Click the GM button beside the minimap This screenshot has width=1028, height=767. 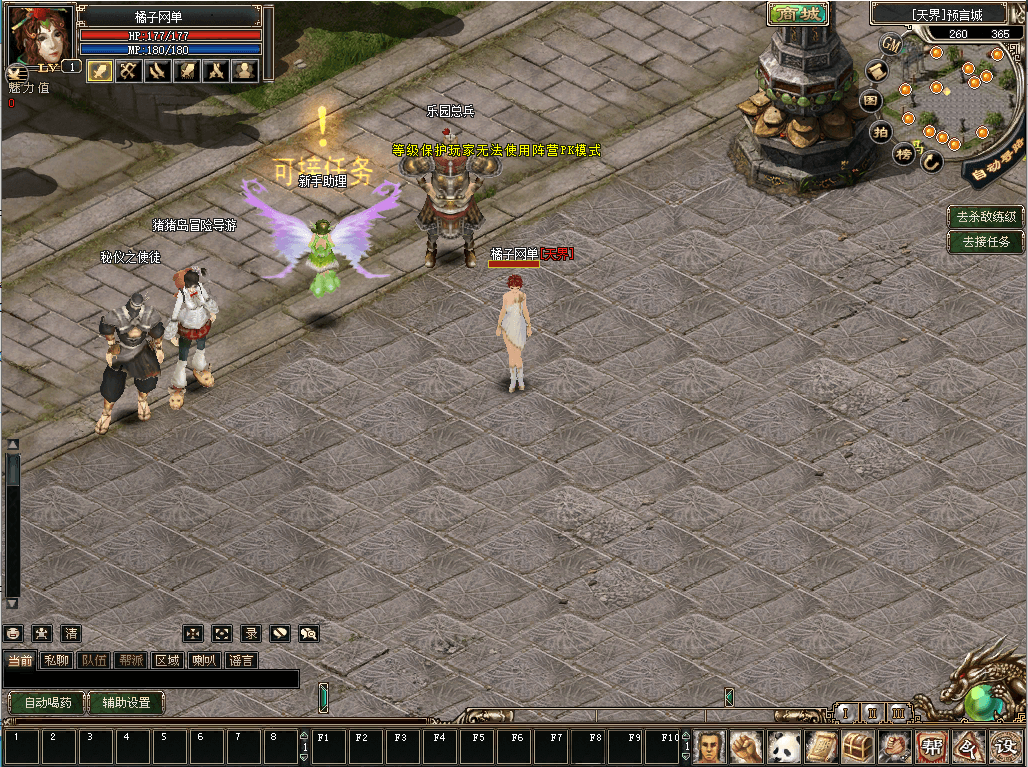(x=891, y=44)
